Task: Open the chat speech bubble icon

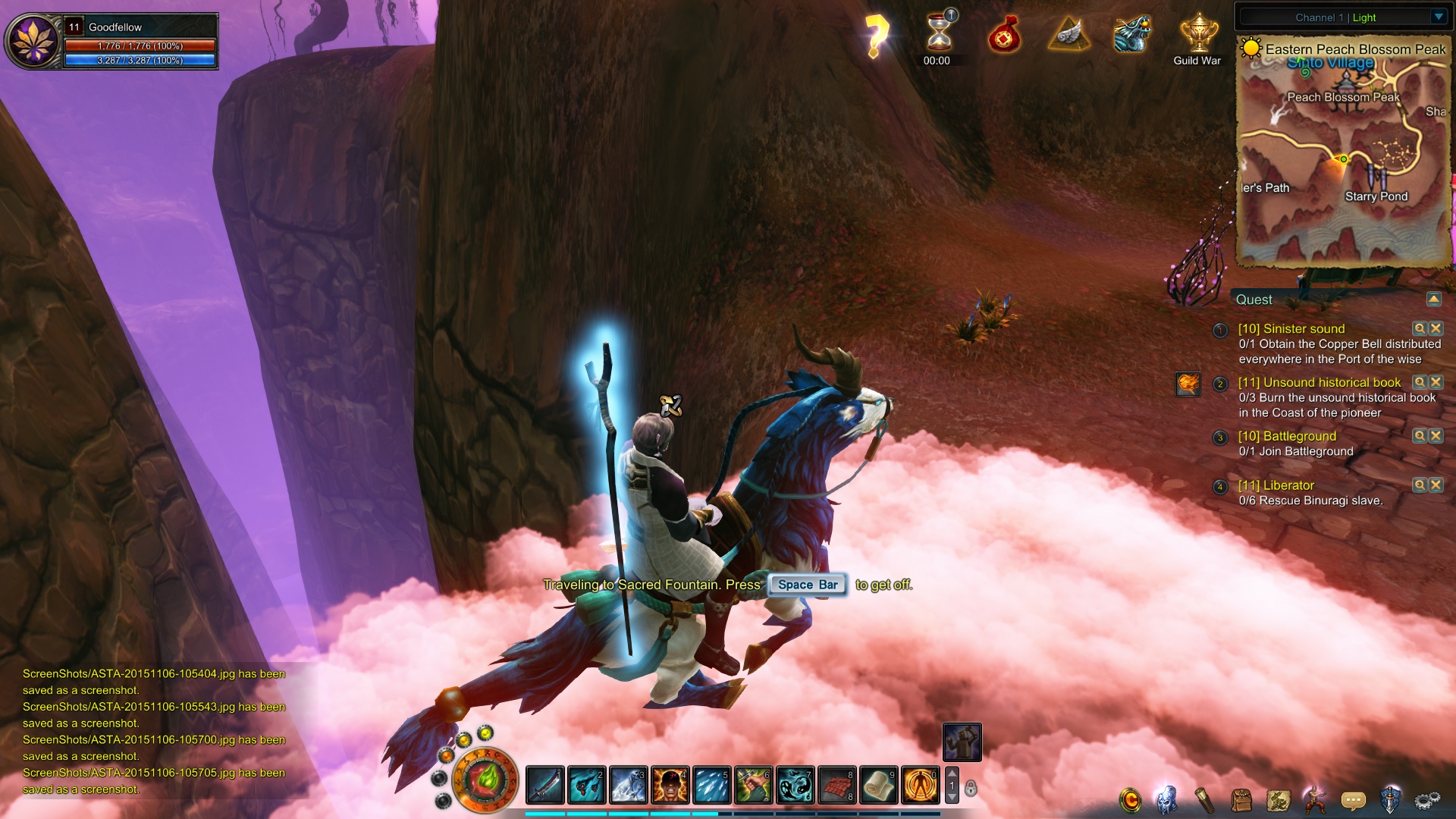Action: click(x=1353, y=799)
